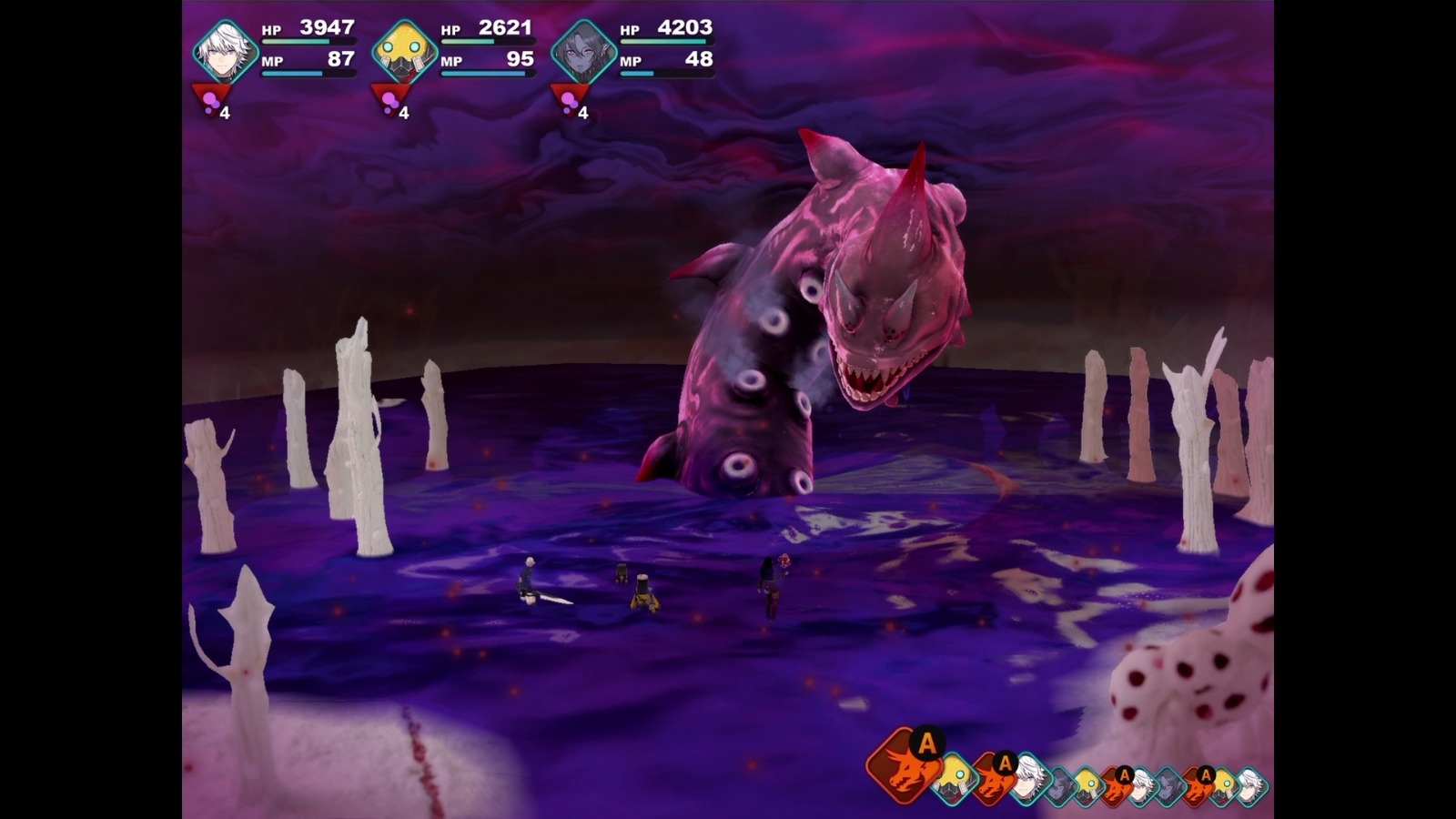Click the yellow-masked ally icon in the turn order
This screenshot has width=1456, height=819.
(x=951, y=780)
